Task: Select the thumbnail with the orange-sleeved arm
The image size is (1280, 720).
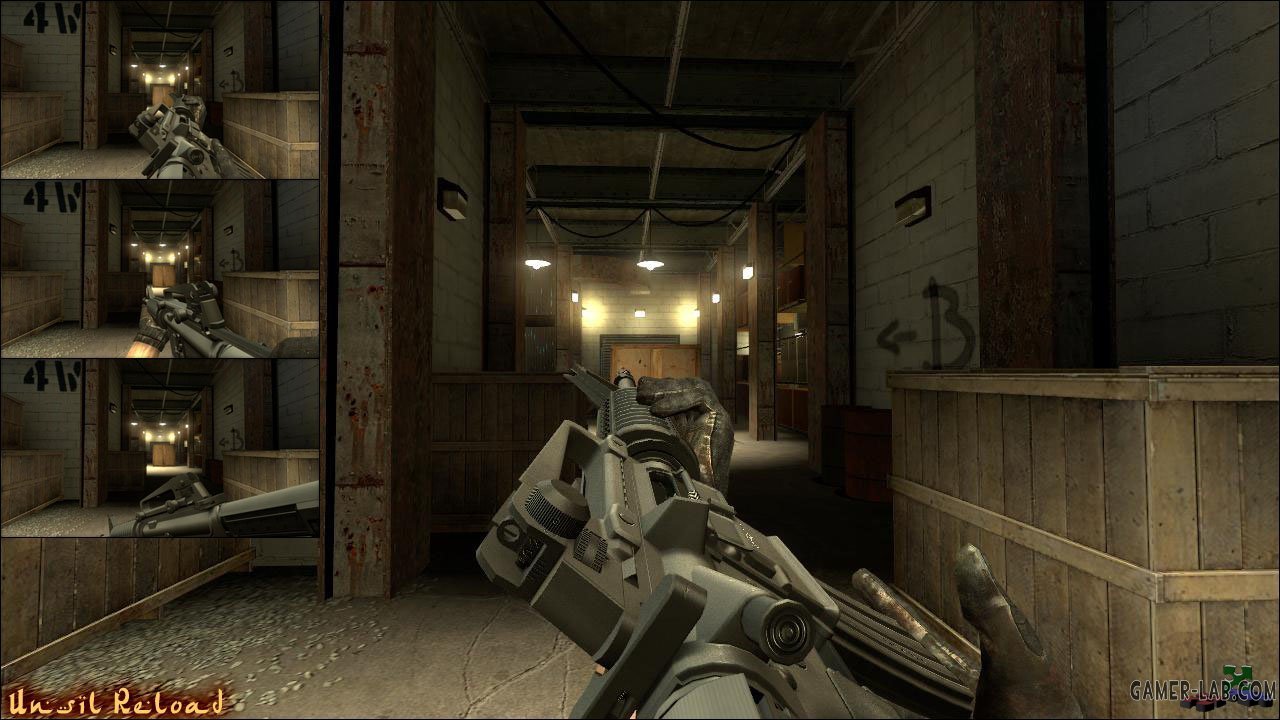Action: pyautogui.click(x=160, y=269)
